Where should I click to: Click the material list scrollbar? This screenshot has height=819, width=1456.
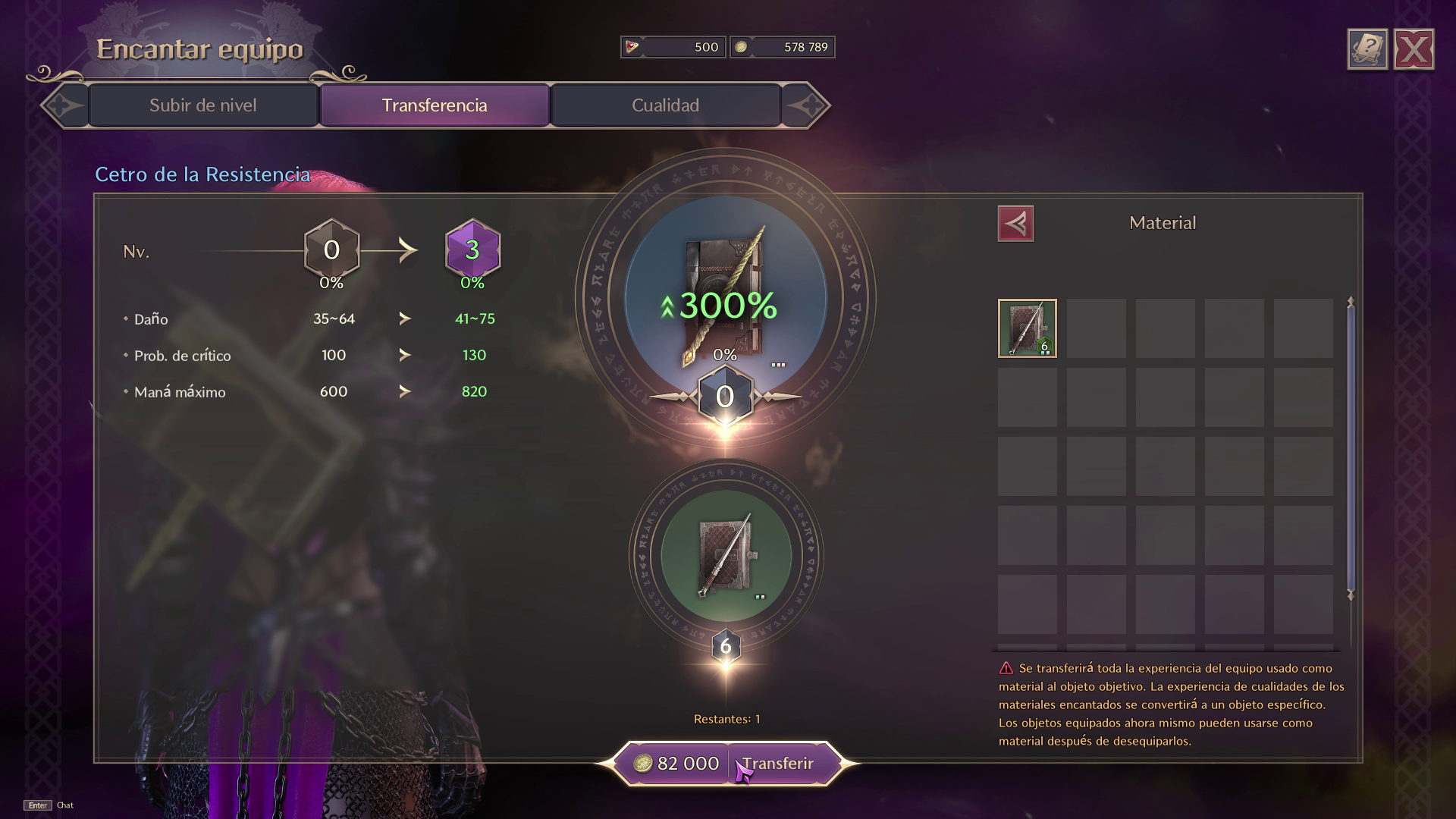pos(1350,447)
